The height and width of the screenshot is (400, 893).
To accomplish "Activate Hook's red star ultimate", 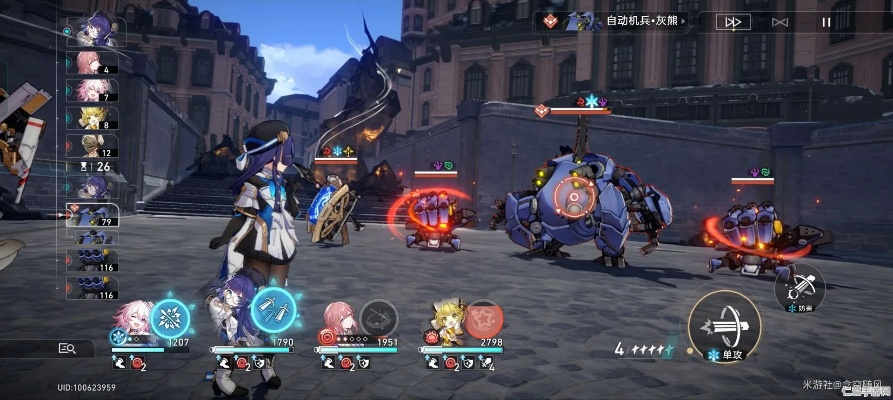I will tap(484, 319).
